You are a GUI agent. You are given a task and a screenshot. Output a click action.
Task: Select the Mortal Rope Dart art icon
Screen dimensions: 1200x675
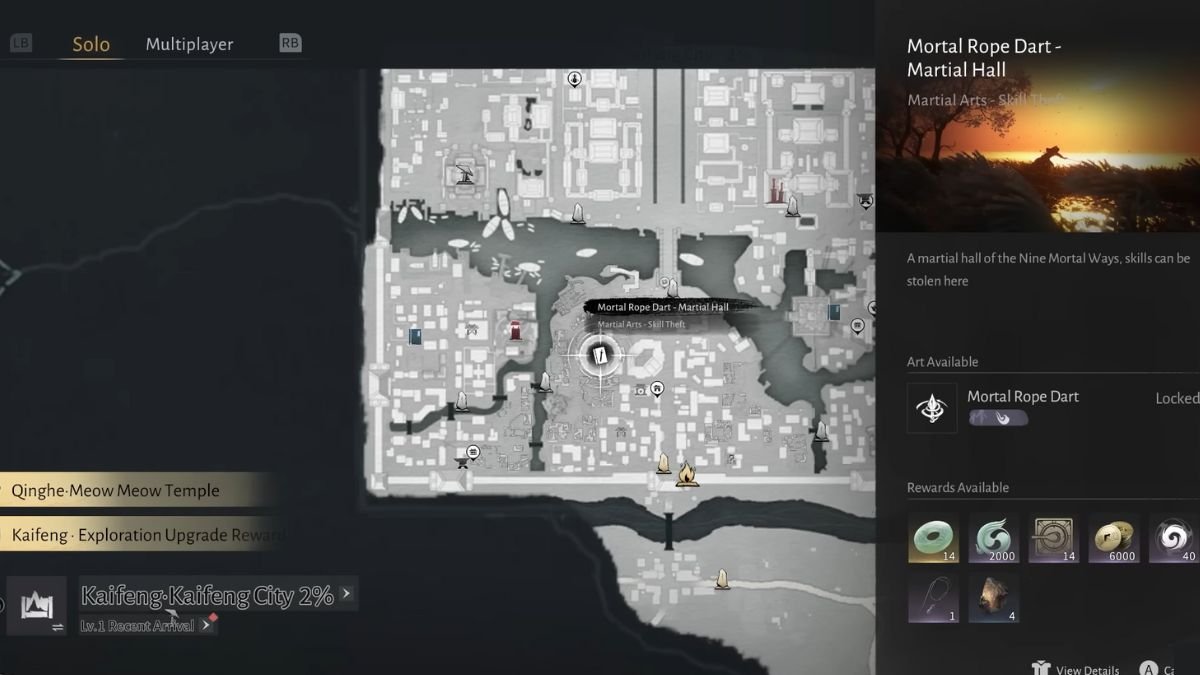coord(932,408)
